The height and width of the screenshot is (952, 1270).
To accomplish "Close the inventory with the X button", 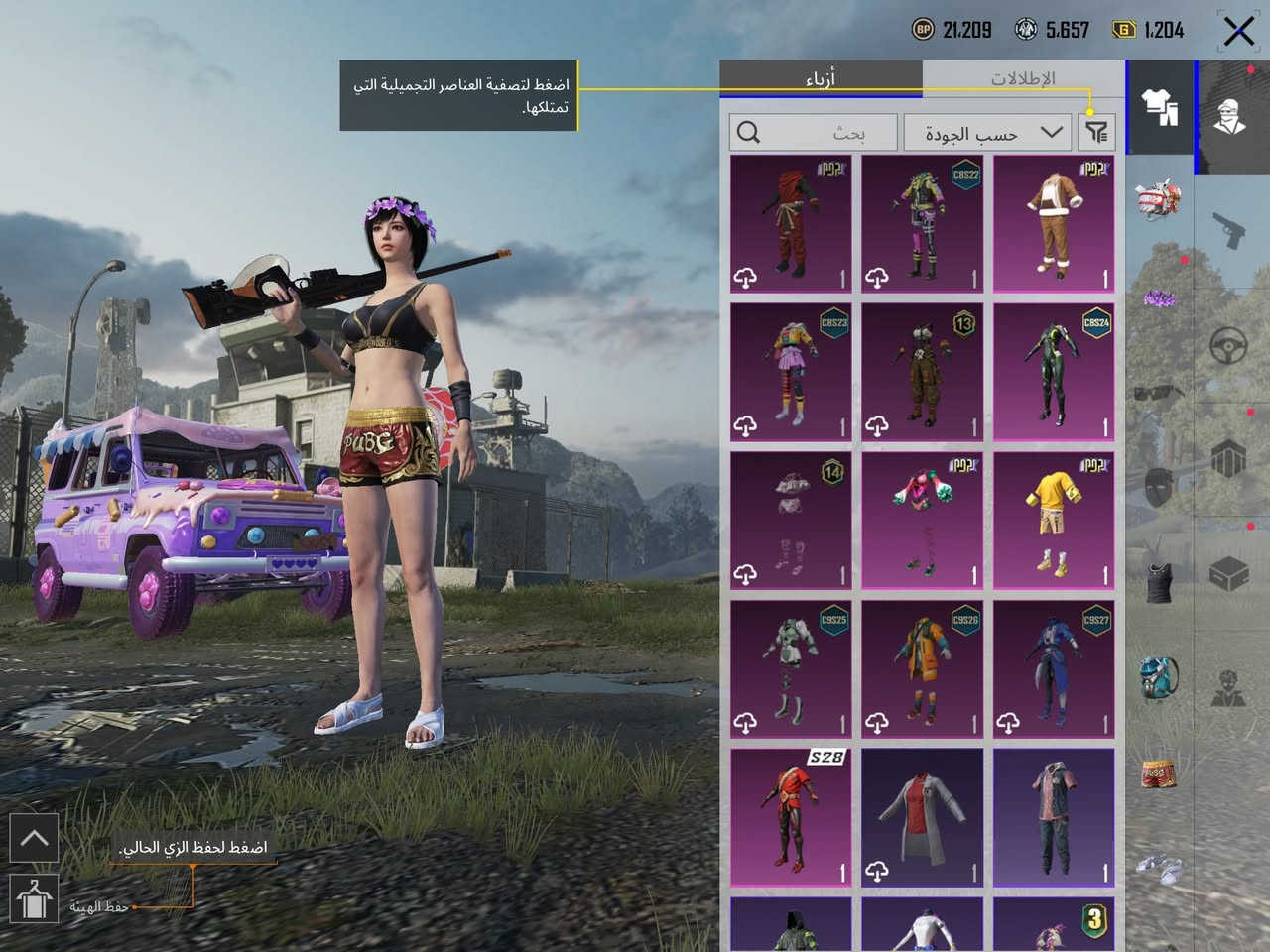I will point(1238,31).
